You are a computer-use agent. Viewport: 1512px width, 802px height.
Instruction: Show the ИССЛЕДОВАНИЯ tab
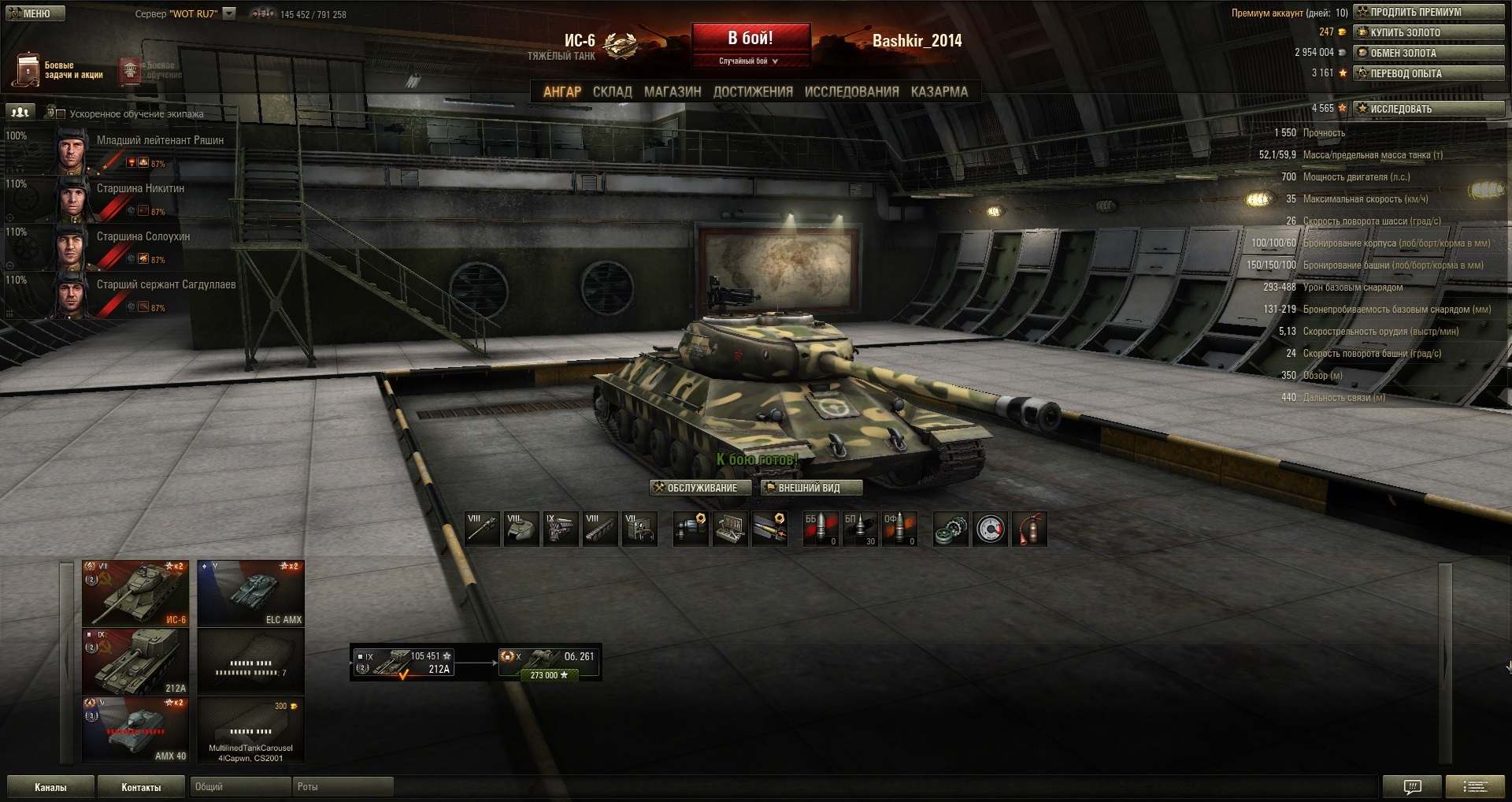[851, 91]
